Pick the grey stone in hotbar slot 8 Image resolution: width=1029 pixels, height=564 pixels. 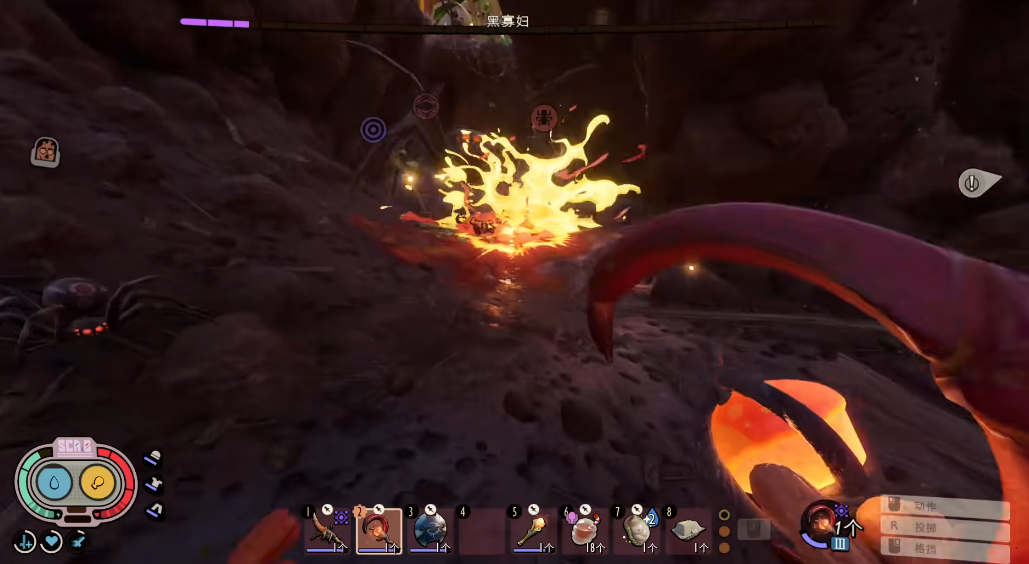coord(688,530)
